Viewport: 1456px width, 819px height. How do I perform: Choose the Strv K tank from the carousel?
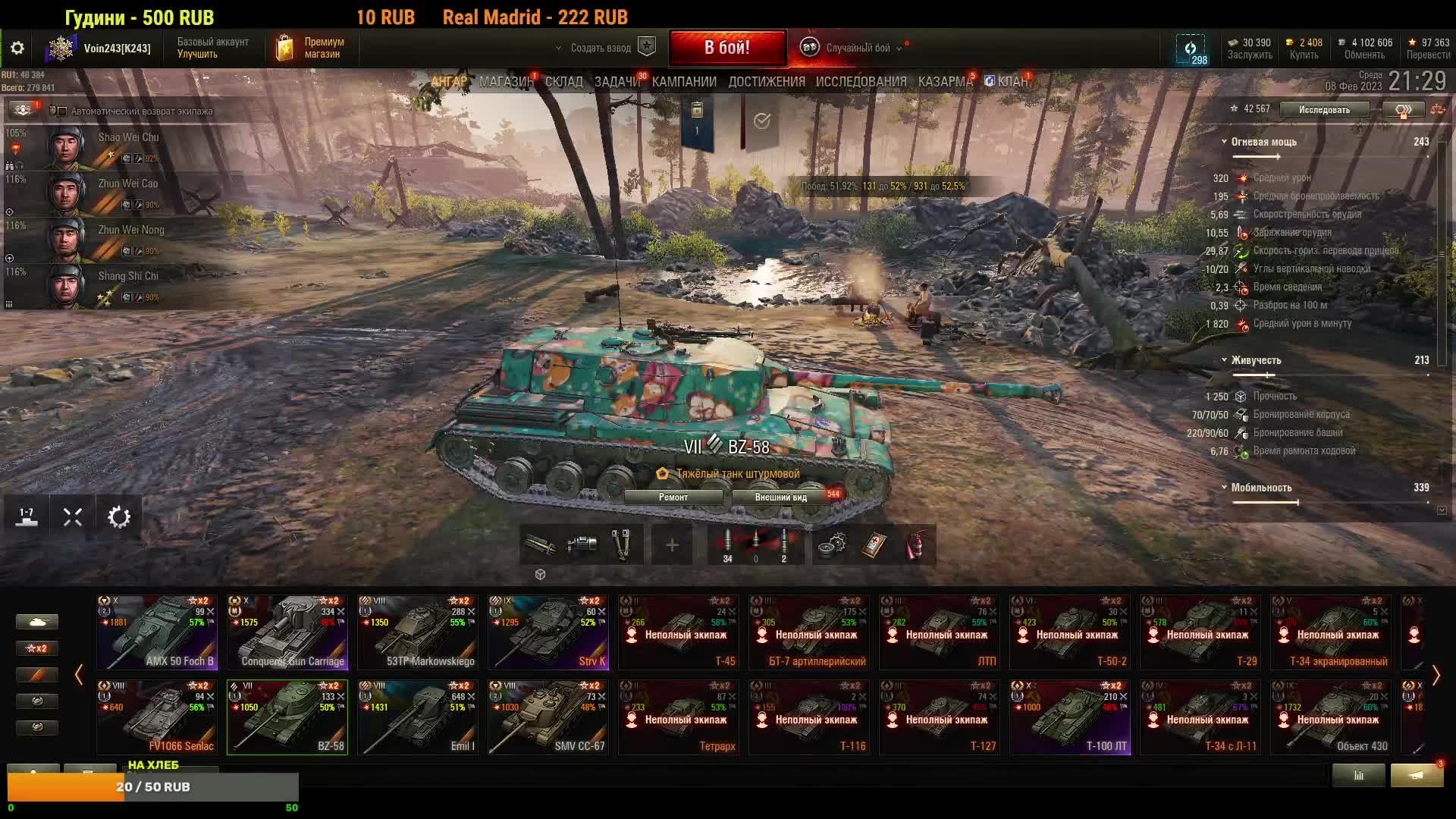pyautogui.click(x=548, y=632)
